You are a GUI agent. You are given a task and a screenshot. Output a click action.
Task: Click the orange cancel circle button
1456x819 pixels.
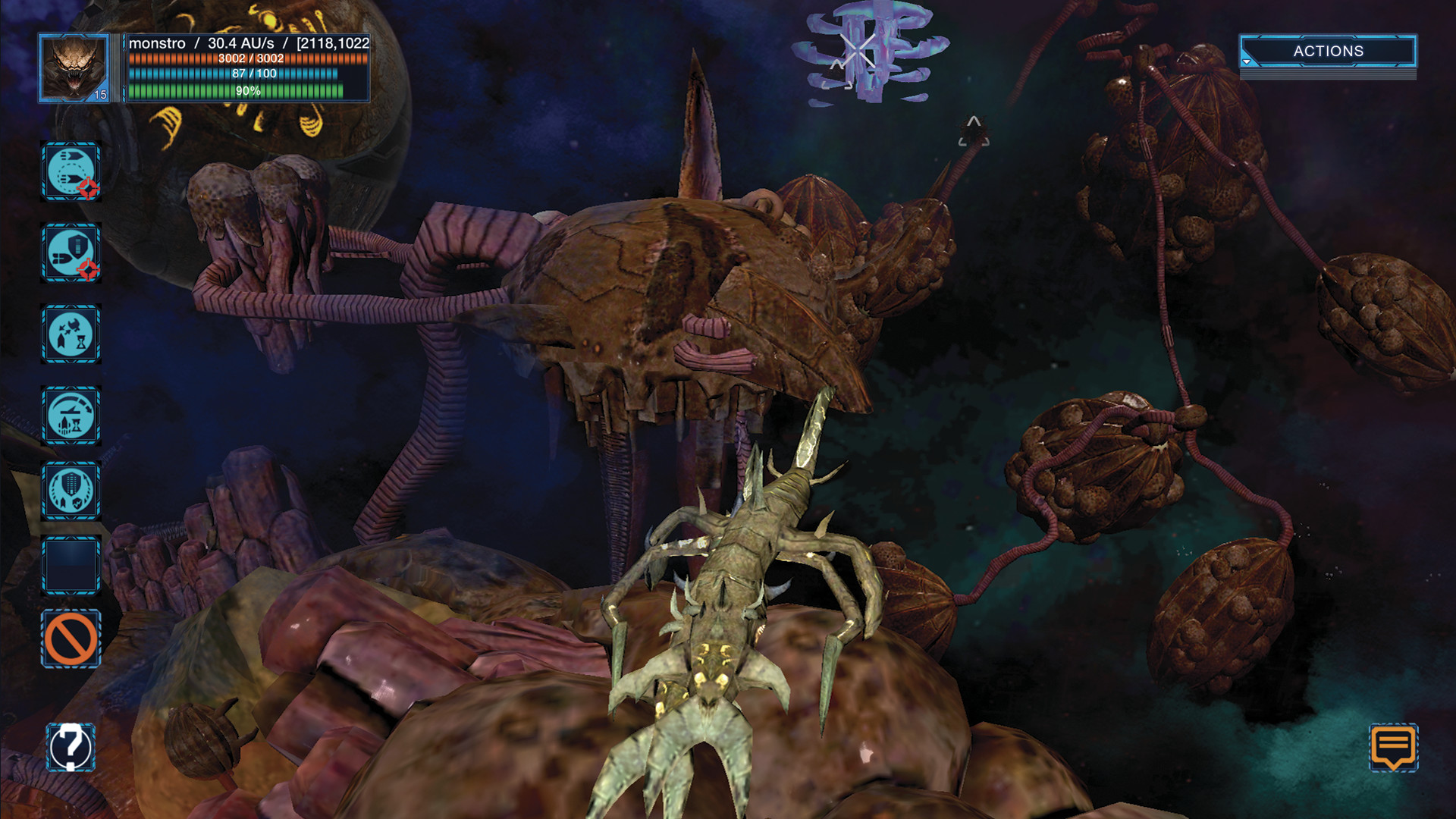tap(71, 639)
